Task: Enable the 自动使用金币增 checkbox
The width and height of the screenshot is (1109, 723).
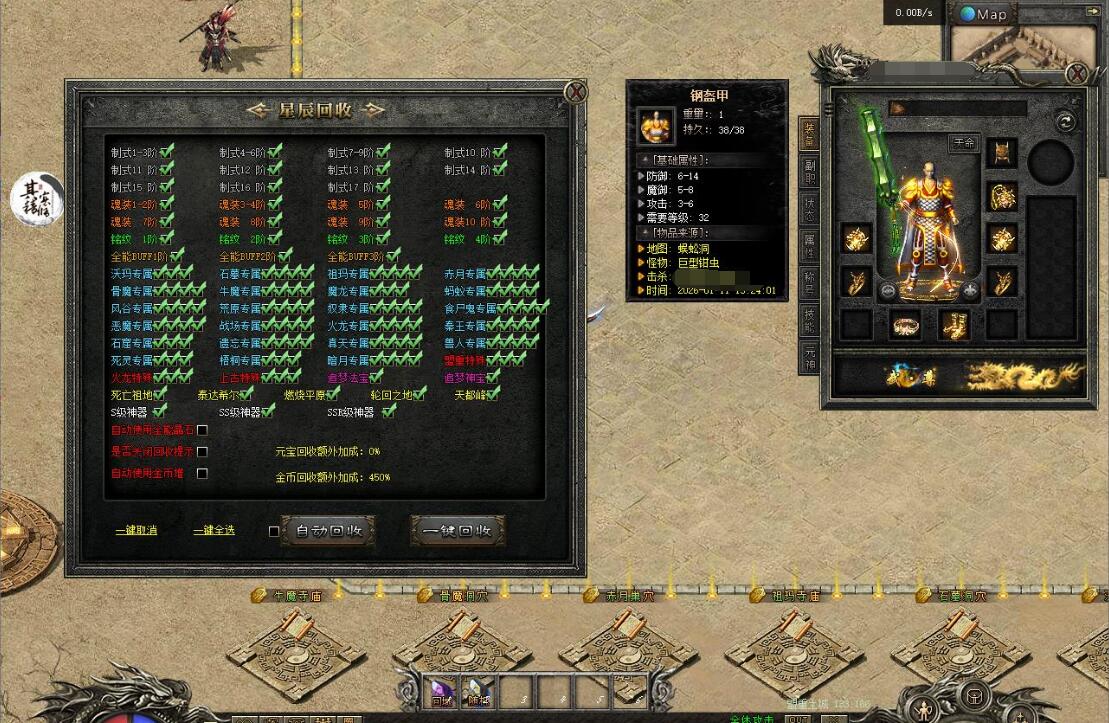Action: click(202, 474)
